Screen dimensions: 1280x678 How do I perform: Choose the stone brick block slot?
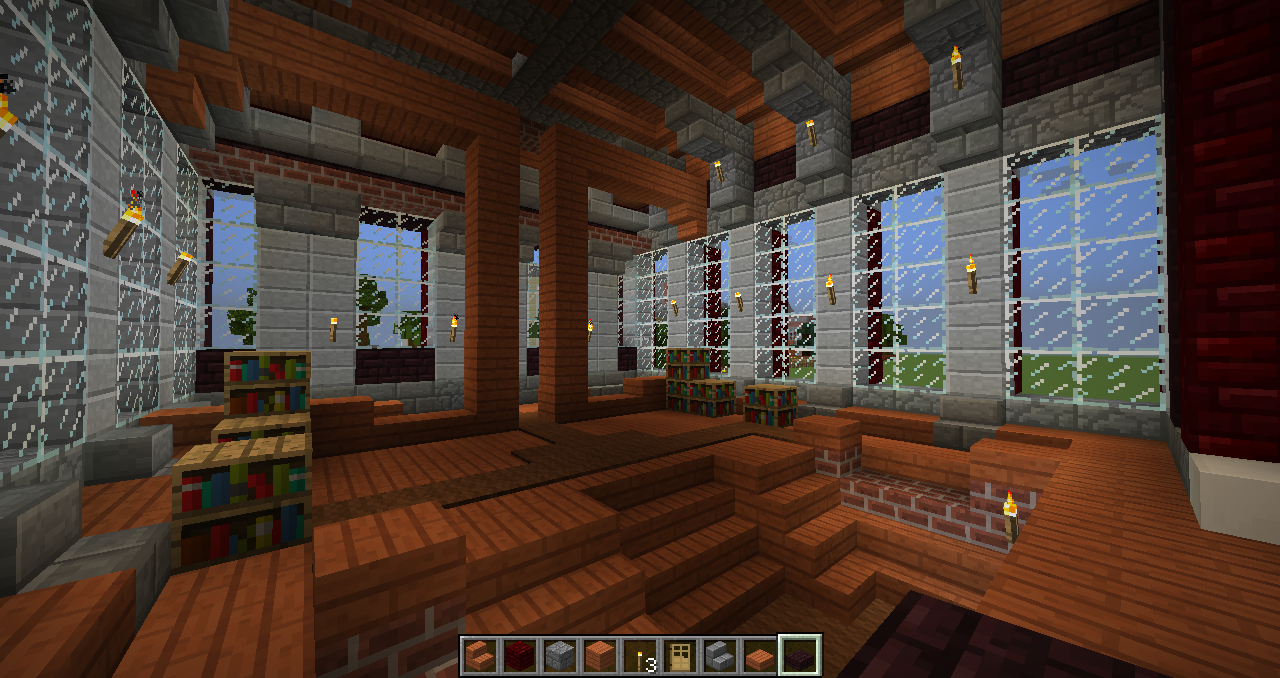560,656
